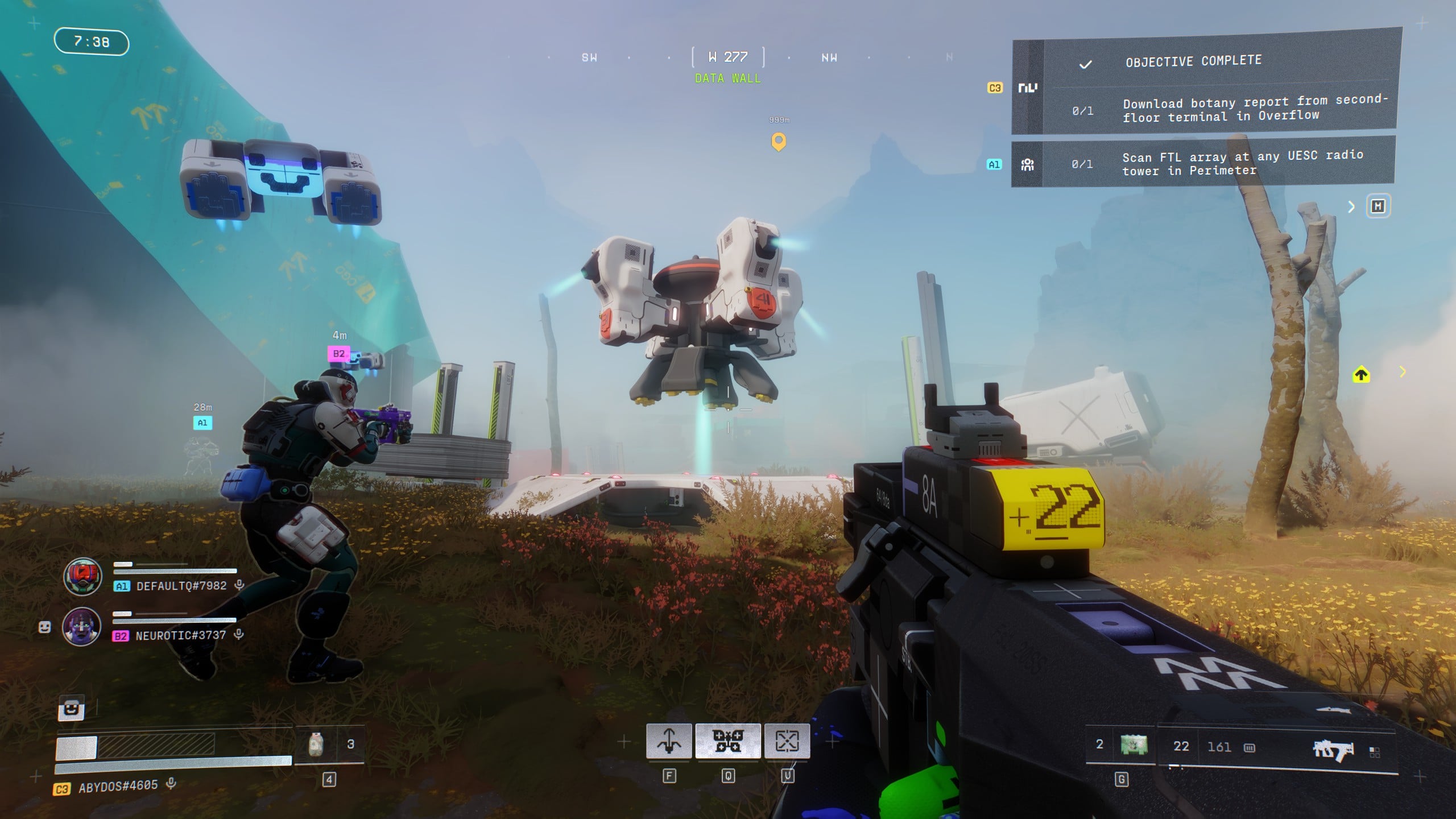Activate the crosshair square ability icon
Viewport: 1456px width, 819px height.
tap(787, 741)
